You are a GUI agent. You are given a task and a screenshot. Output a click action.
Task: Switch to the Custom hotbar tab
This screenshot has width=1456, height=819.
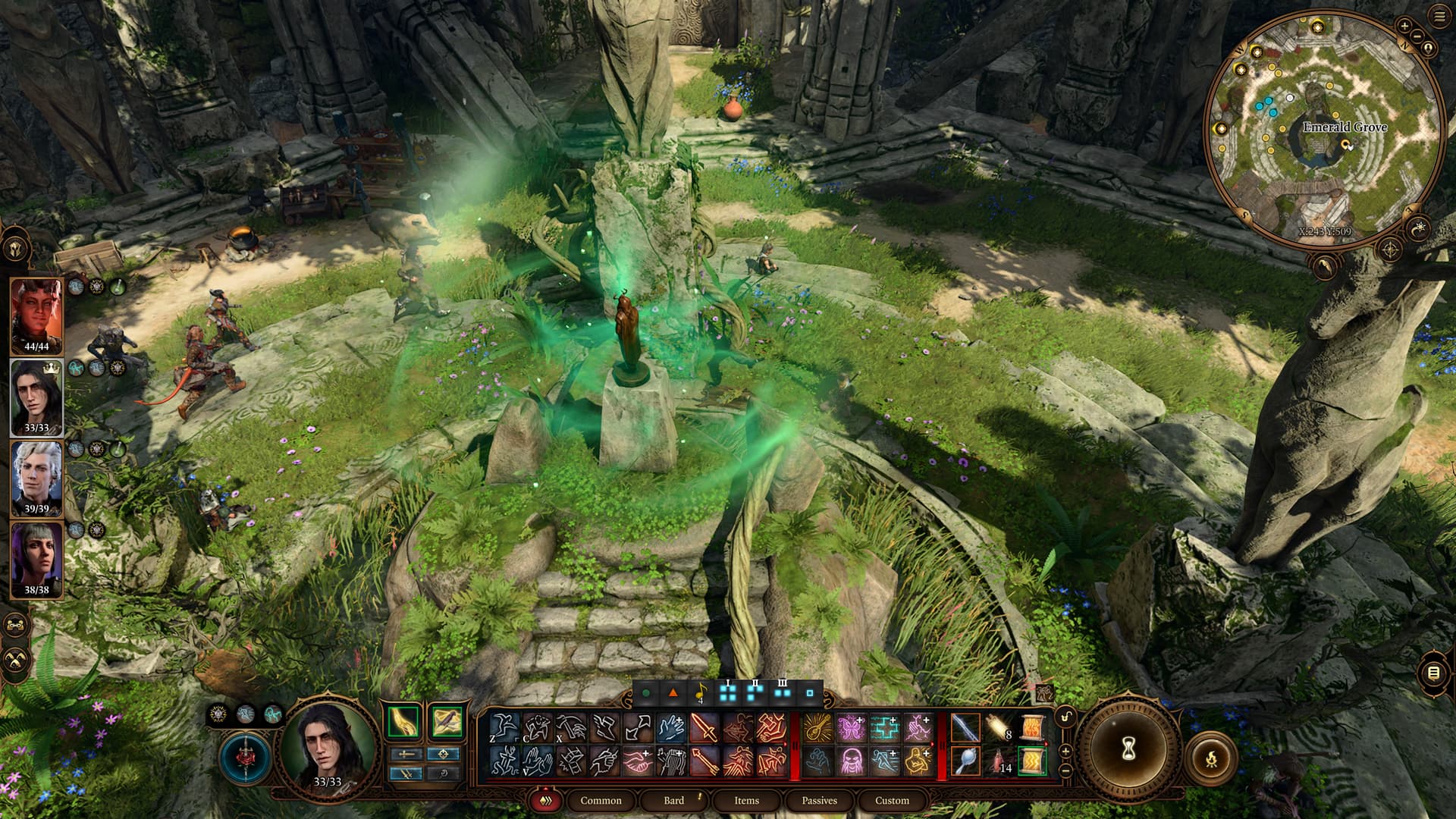click(892, 800)
